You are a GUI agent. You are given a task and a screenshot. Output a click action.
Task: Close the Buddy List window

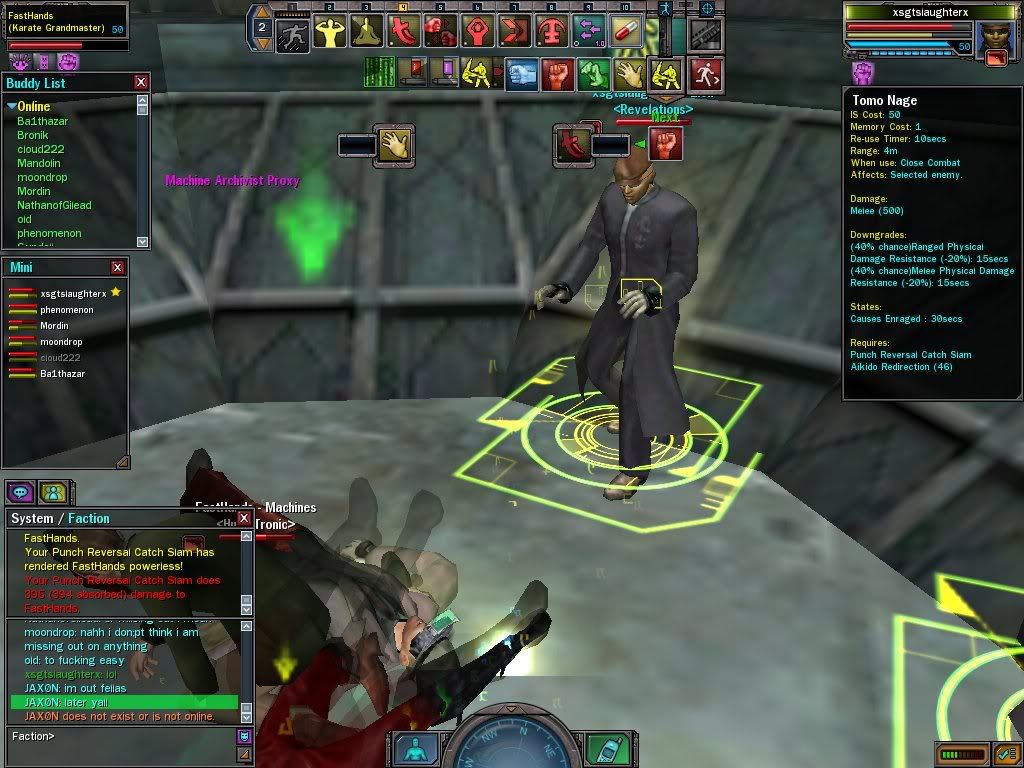(x=141, y=82)
